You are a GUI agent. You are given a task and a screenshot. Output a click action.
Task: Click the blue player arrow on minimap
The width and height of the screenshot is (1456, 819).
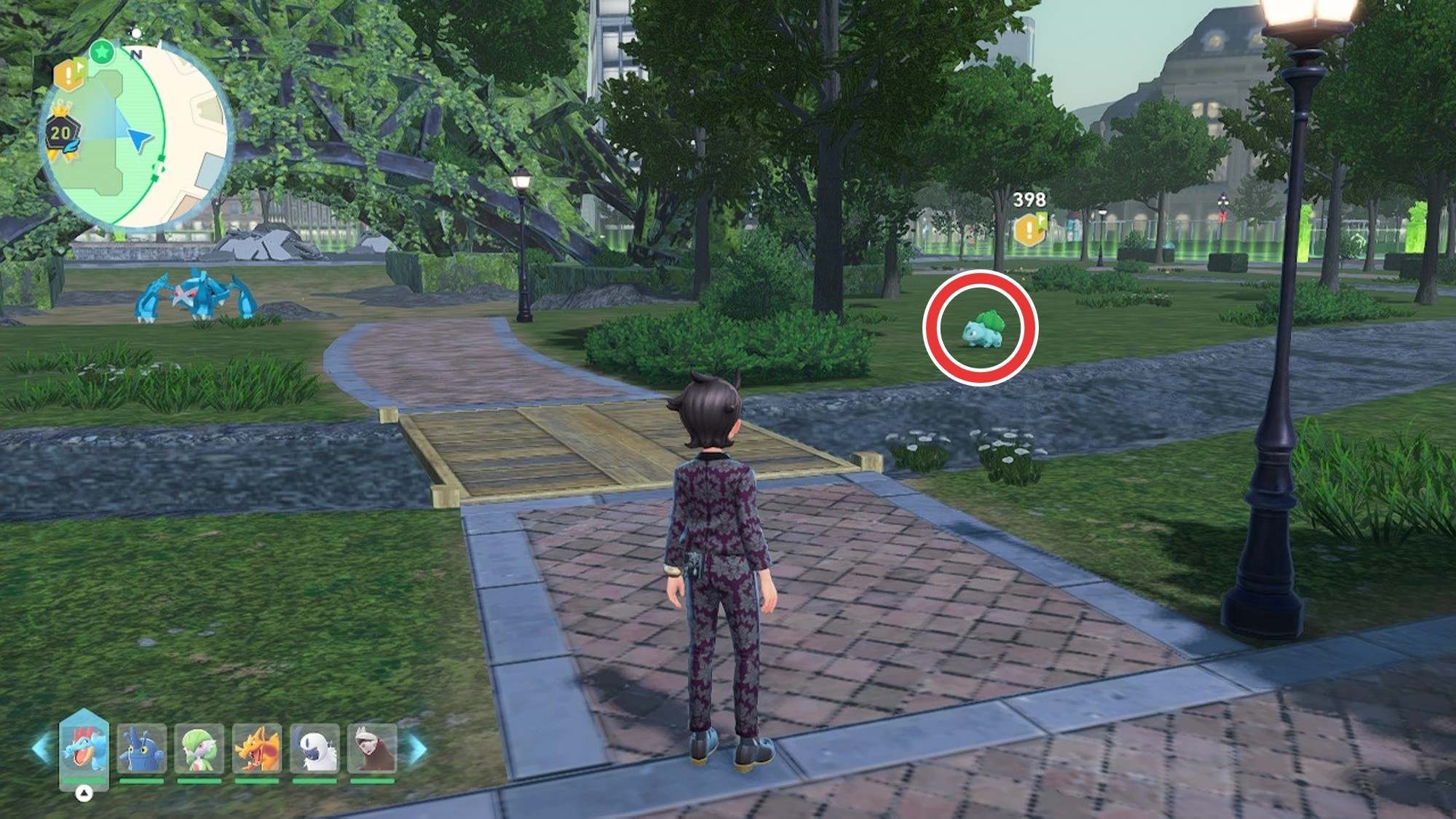(x=139, y=138)
